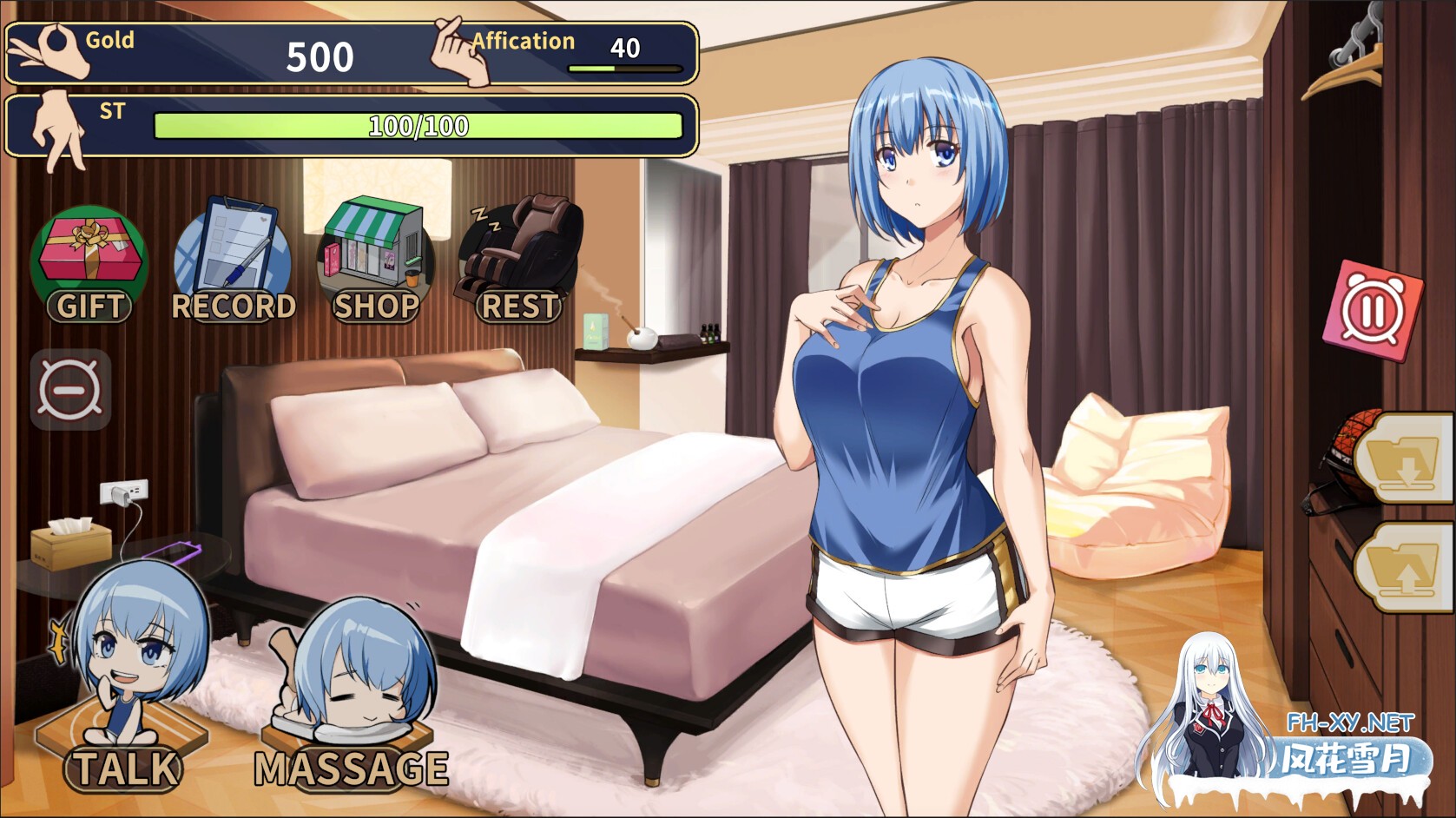Open the load folder with up arrow
Image resolution: width=1456 pixels, height=818 pixels.
[x=1405, y=569]
